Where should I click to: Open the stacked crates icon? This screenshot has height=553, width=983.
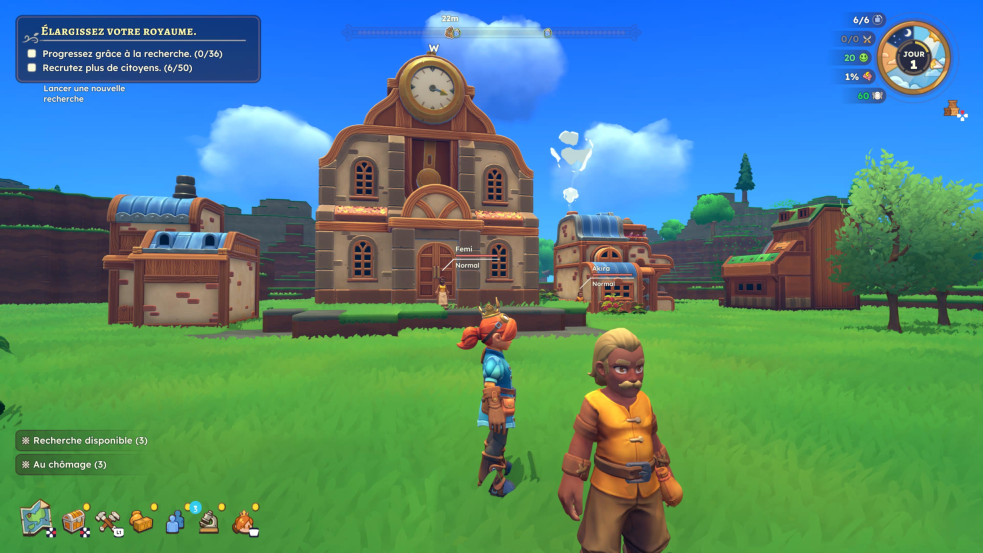(x=953, y=108)
